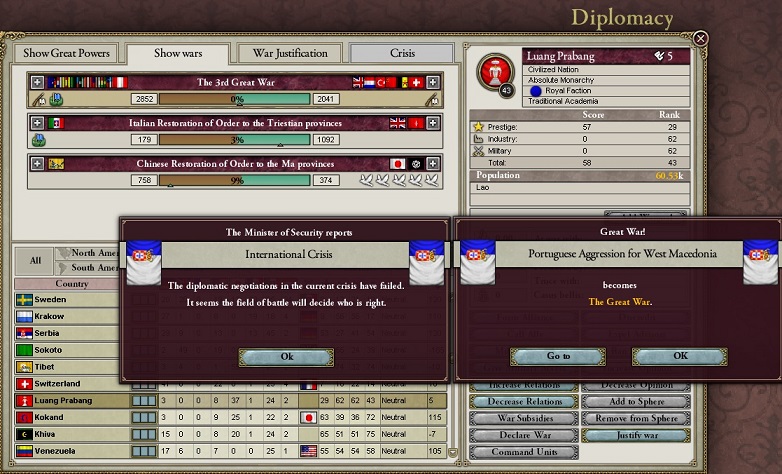Select Venezuela in the country list

tap(56, 451)
